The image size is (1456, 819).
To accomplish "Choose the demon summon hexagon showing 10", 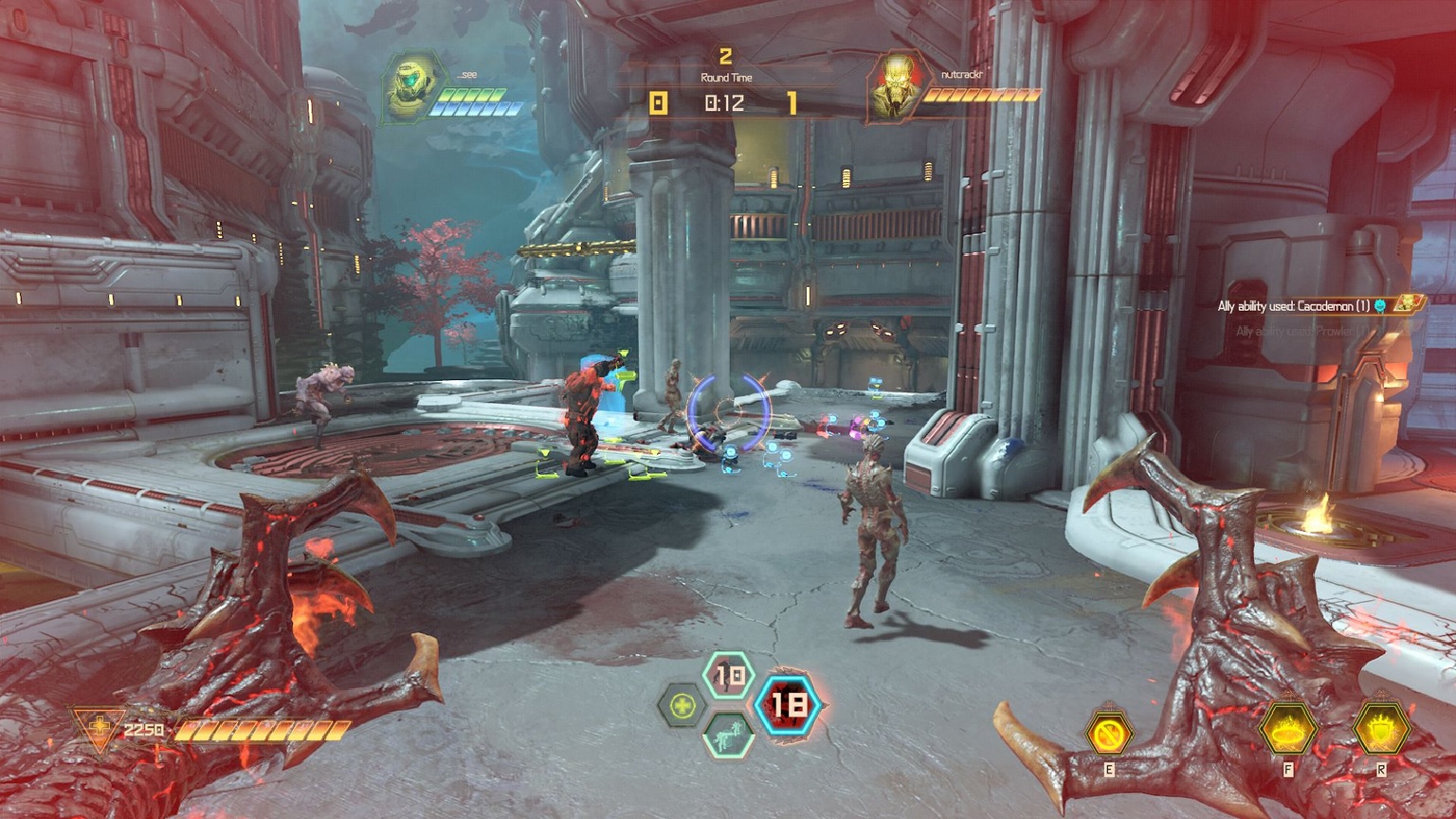I will point(729,676).
